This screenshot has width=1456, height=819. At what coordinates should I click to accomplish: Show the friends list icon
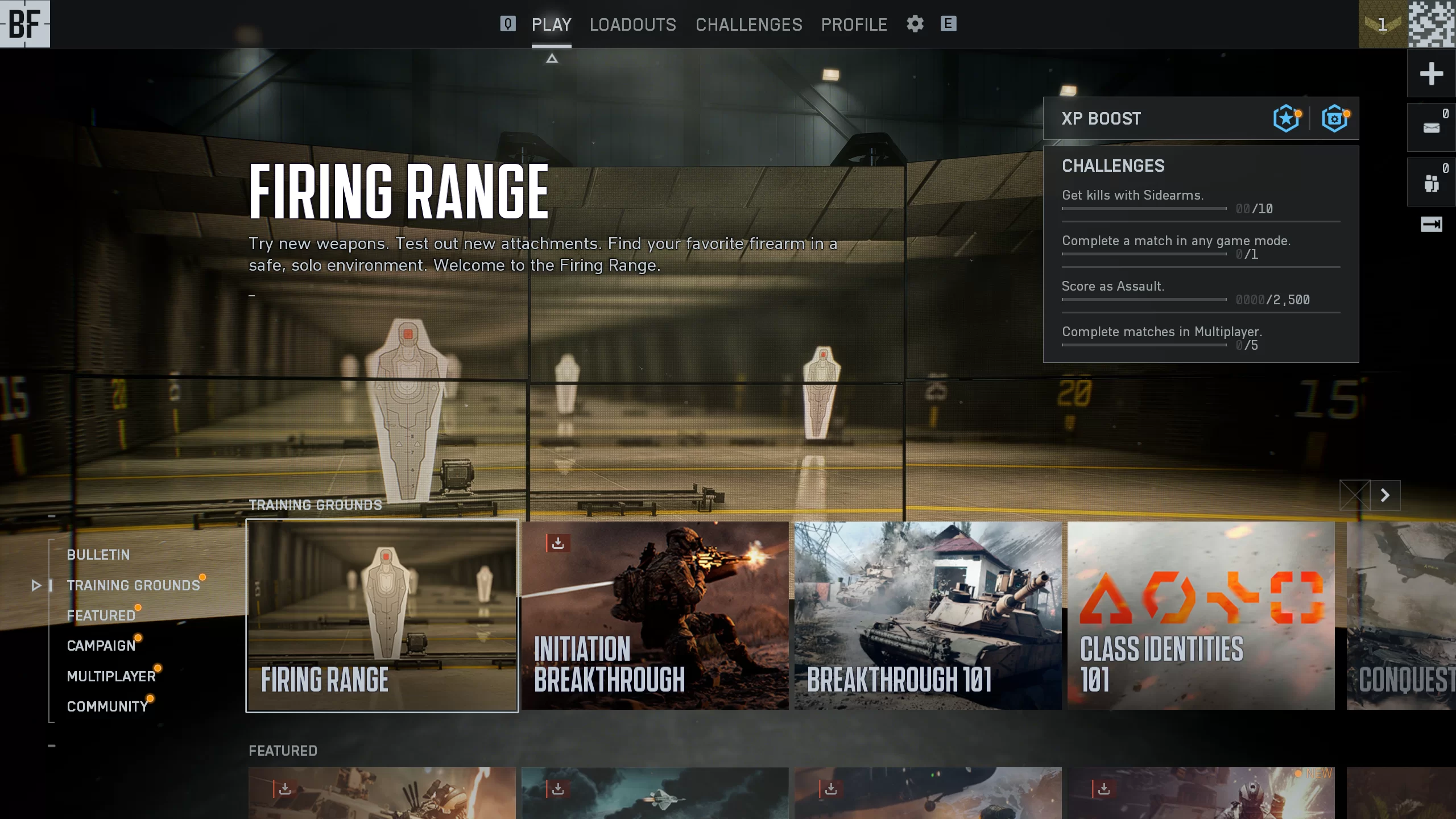(x=1431, y=183)
